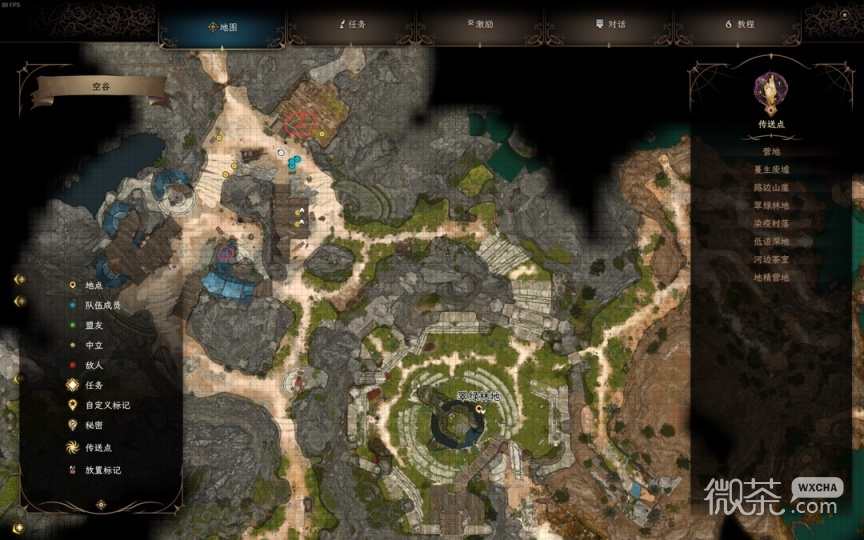864x540 pixels.
Task: Choose the 墓生废墟 waypoint entry
Action: point(772,170)
